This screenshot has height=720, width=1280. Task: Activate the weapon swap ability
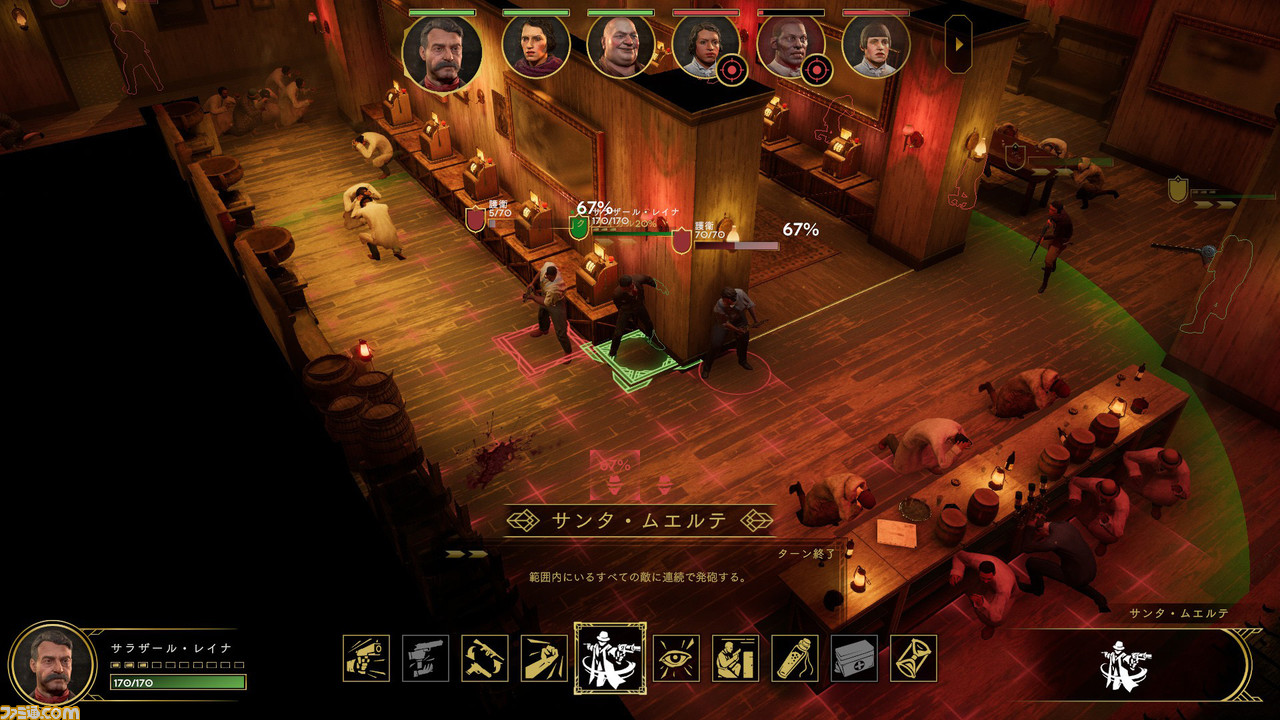pyautogui.click(x=484, y=658)
